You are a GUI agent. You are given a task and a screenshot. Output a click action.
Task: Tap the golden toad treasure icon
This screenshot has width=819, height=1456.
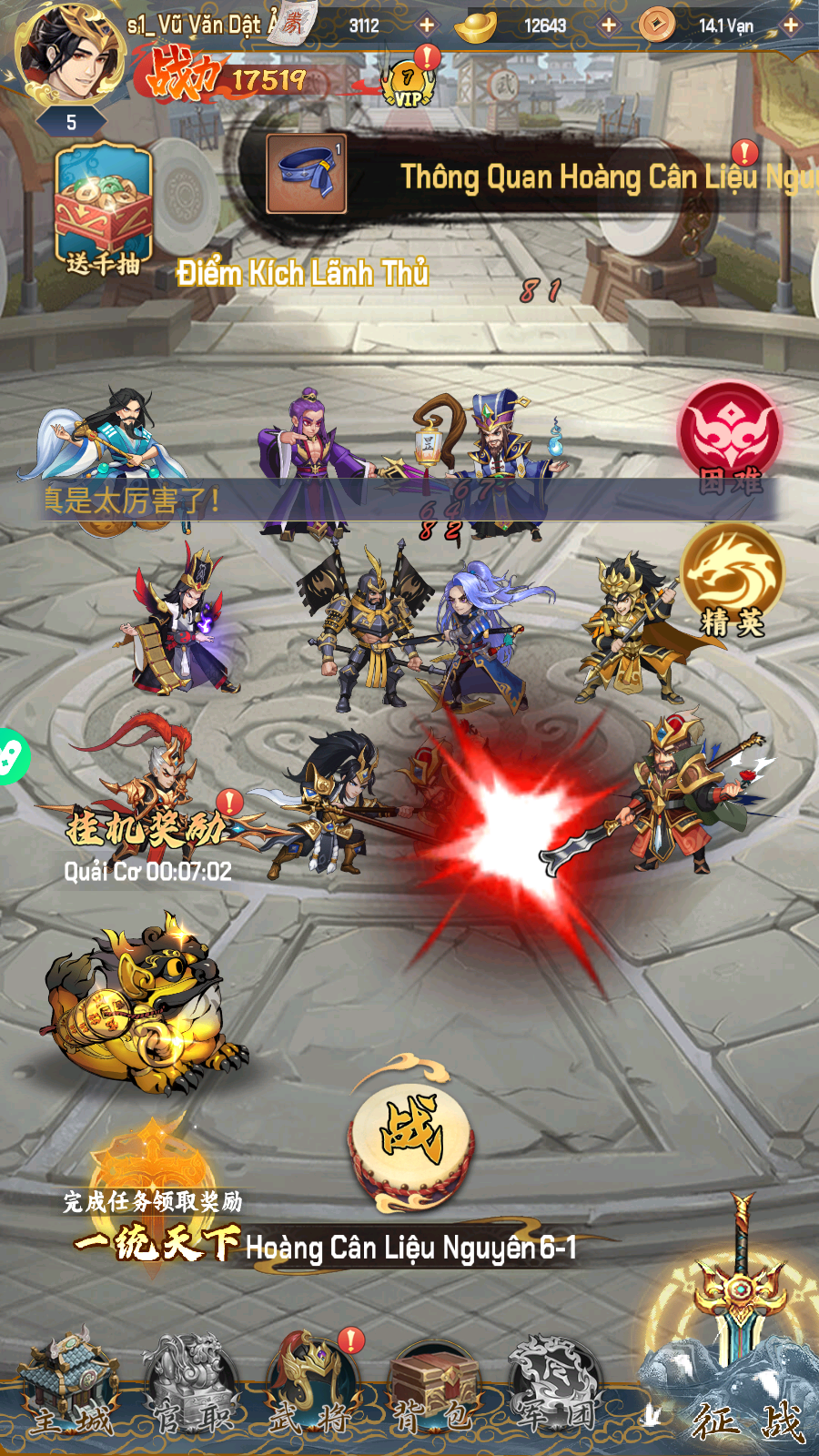pos(141,1006)
